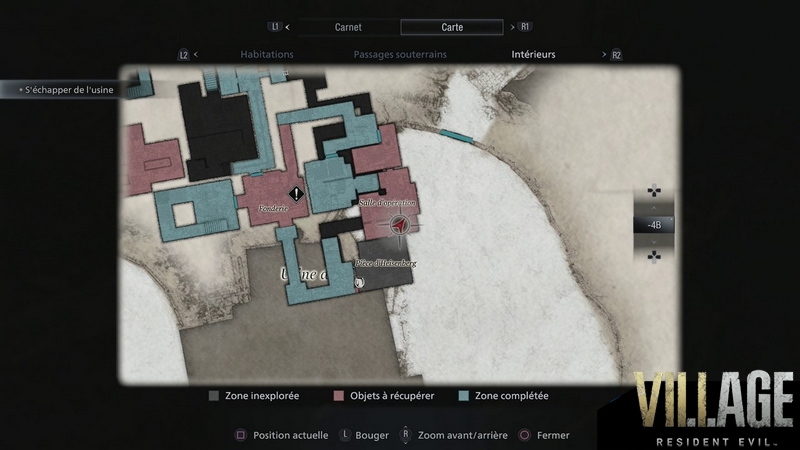The height and width of the screenshot is (450, 800).
Task: Show the Habitations map area
Action: coord(267,55)
